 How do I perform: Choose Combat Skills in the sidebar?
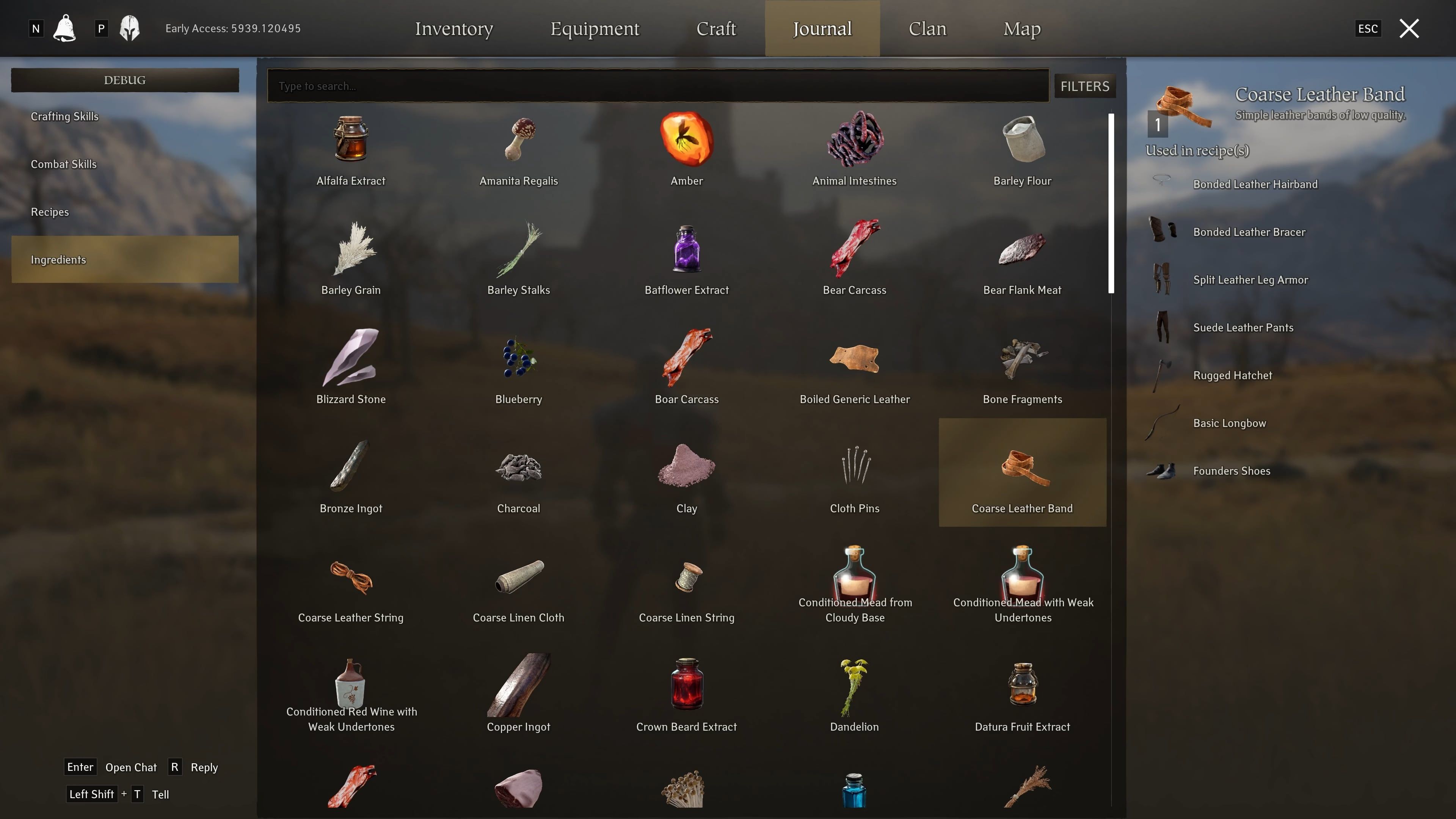(x=63, y=164)
